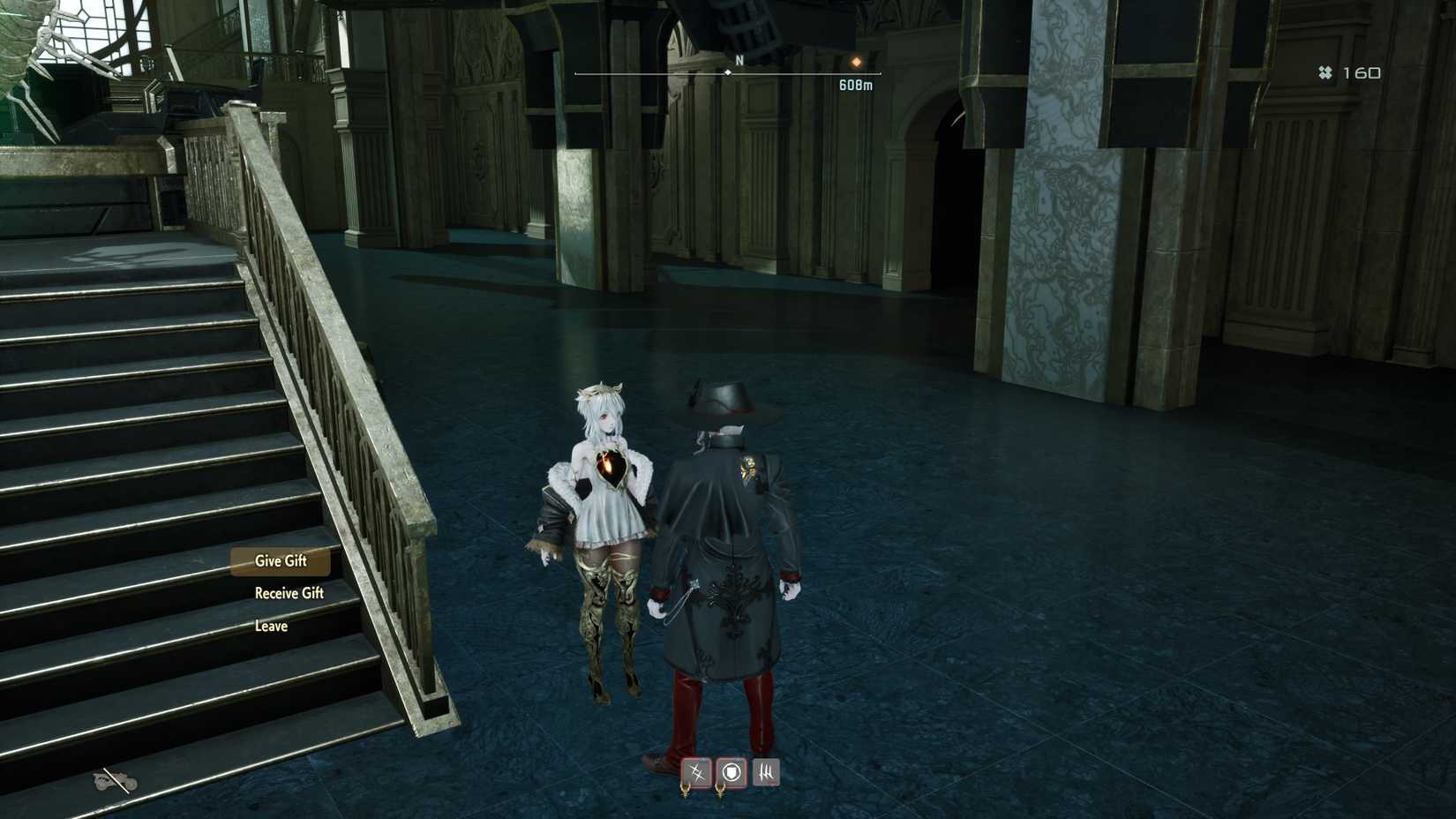
Task: Click the white diamond on the compass bar
Action: [727, 74]
